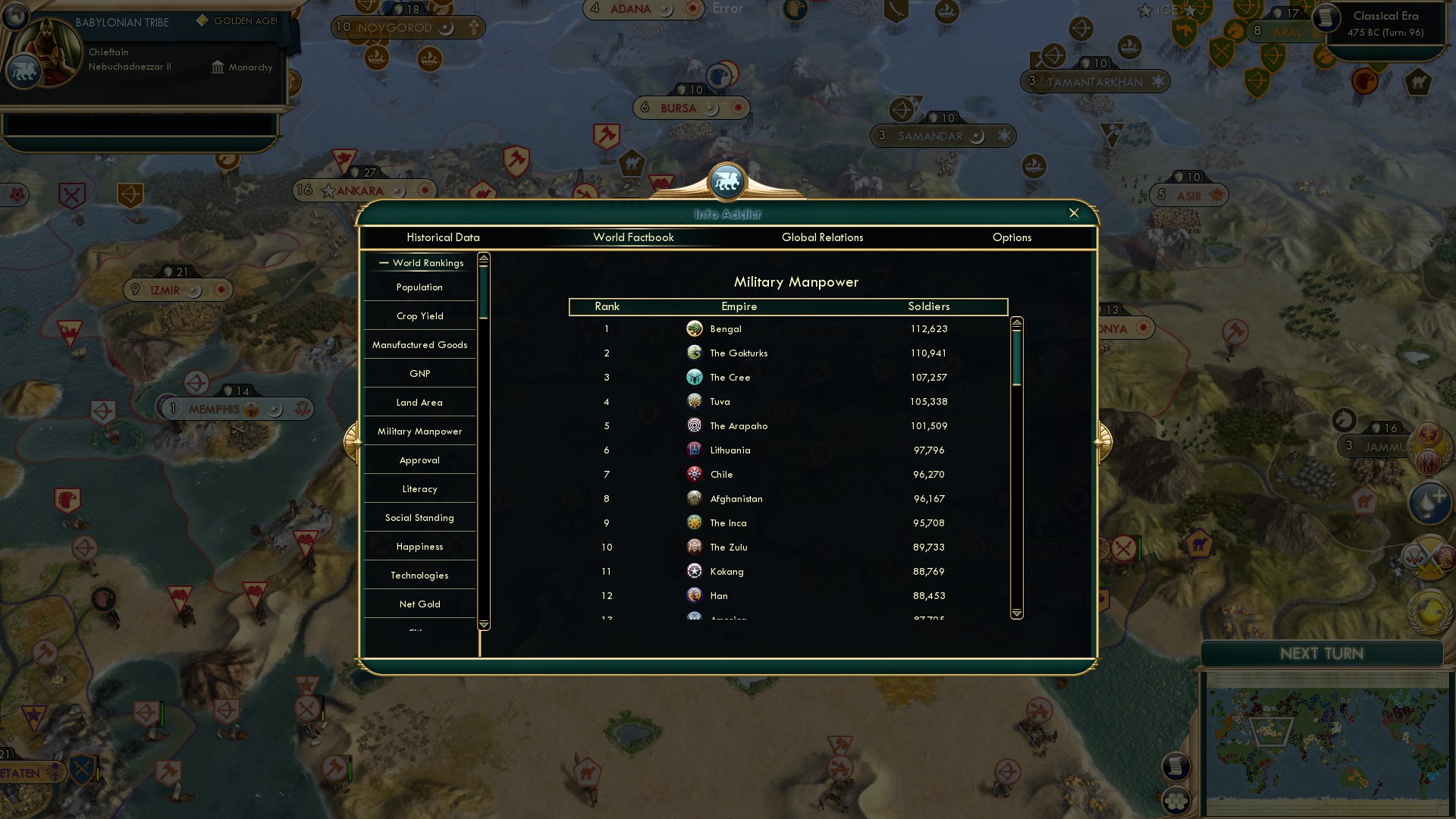Open the Monarchy government icon
The width and height of the screenshot is (1456, 819).
[x=218, y=67]
